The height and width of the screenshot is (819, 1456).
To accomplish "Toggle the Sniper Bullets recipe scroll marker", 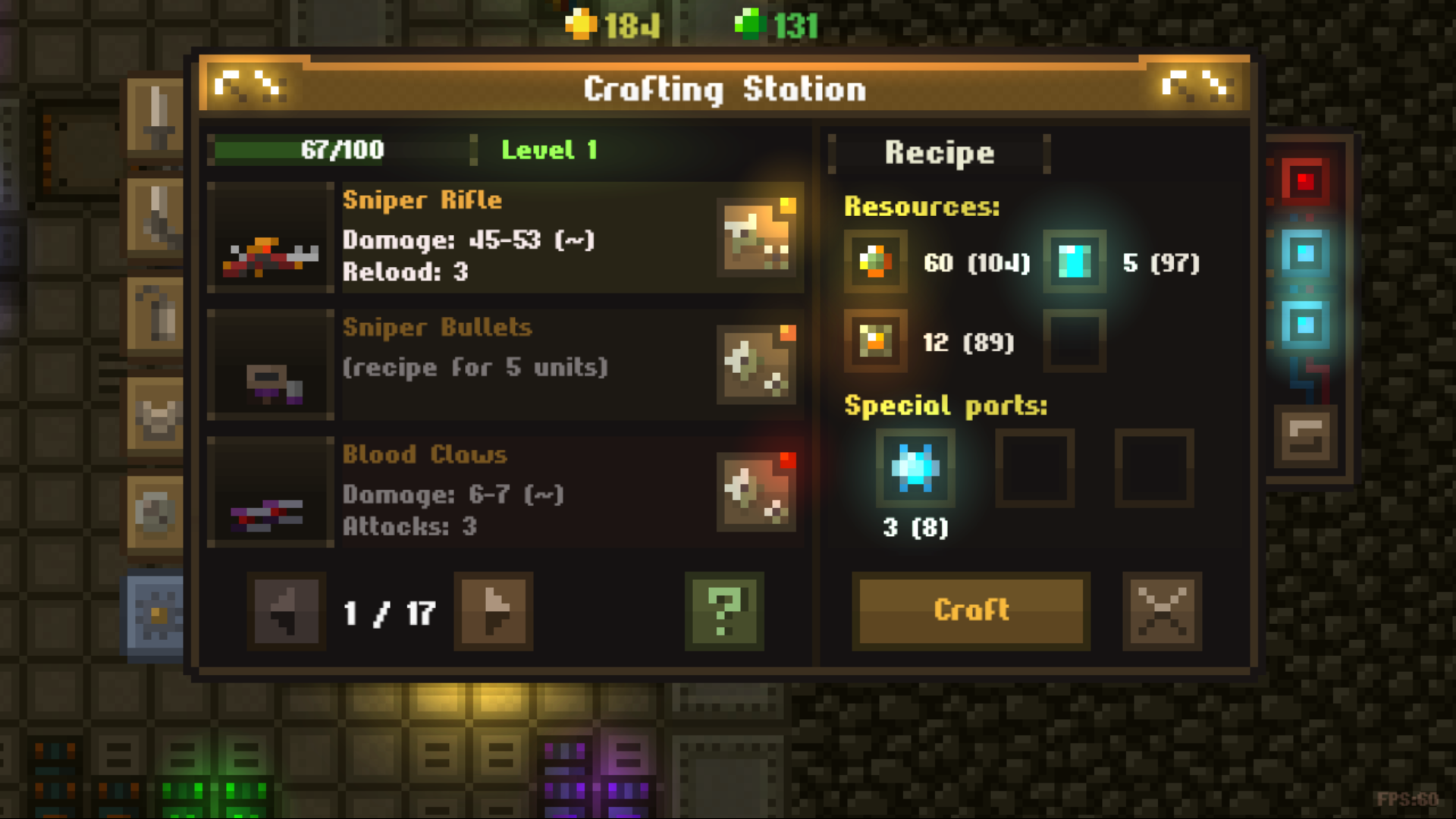I will 757,362.
